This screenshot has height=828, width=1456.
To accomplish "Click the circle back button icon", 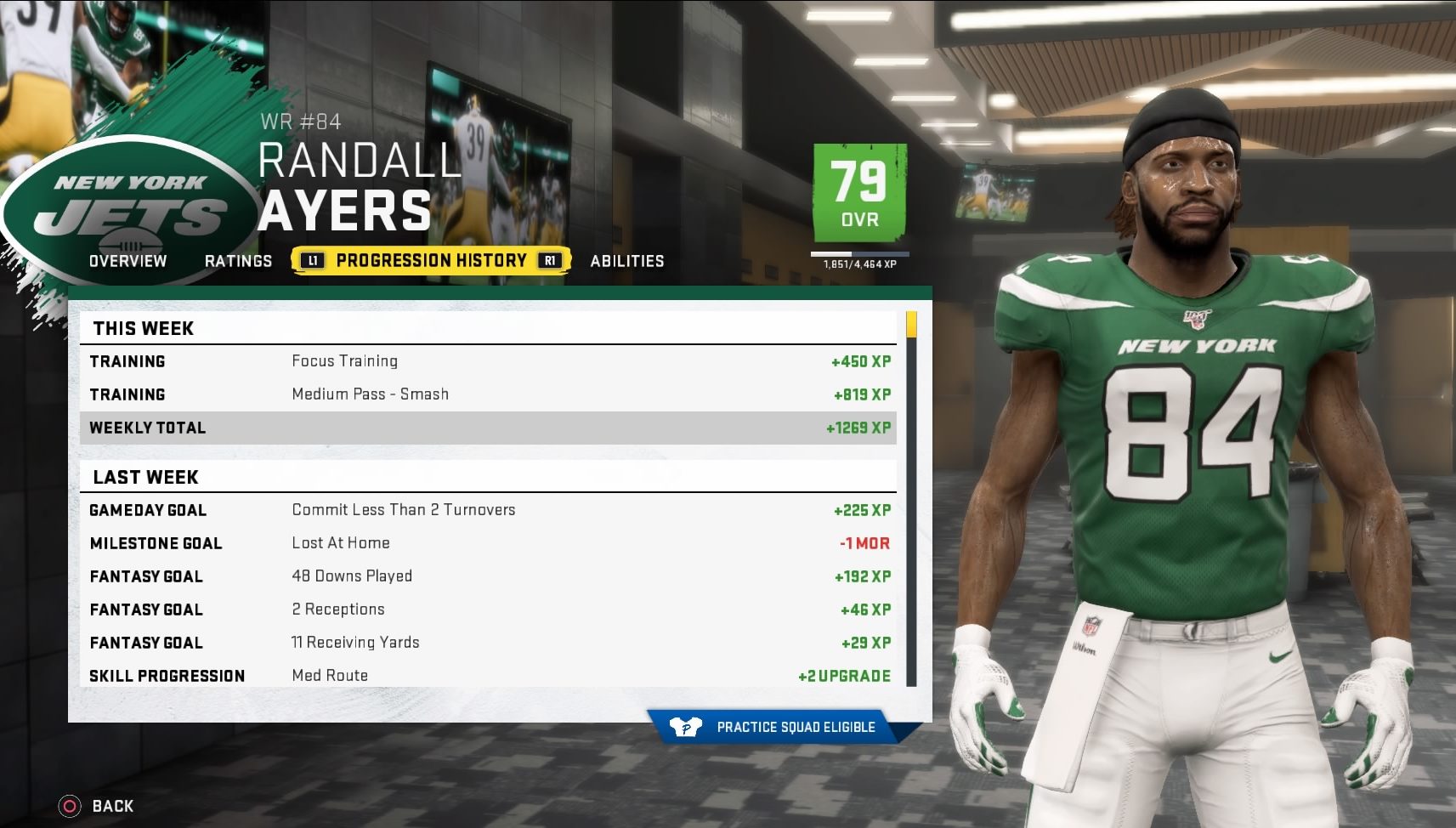I will (68, 805).
